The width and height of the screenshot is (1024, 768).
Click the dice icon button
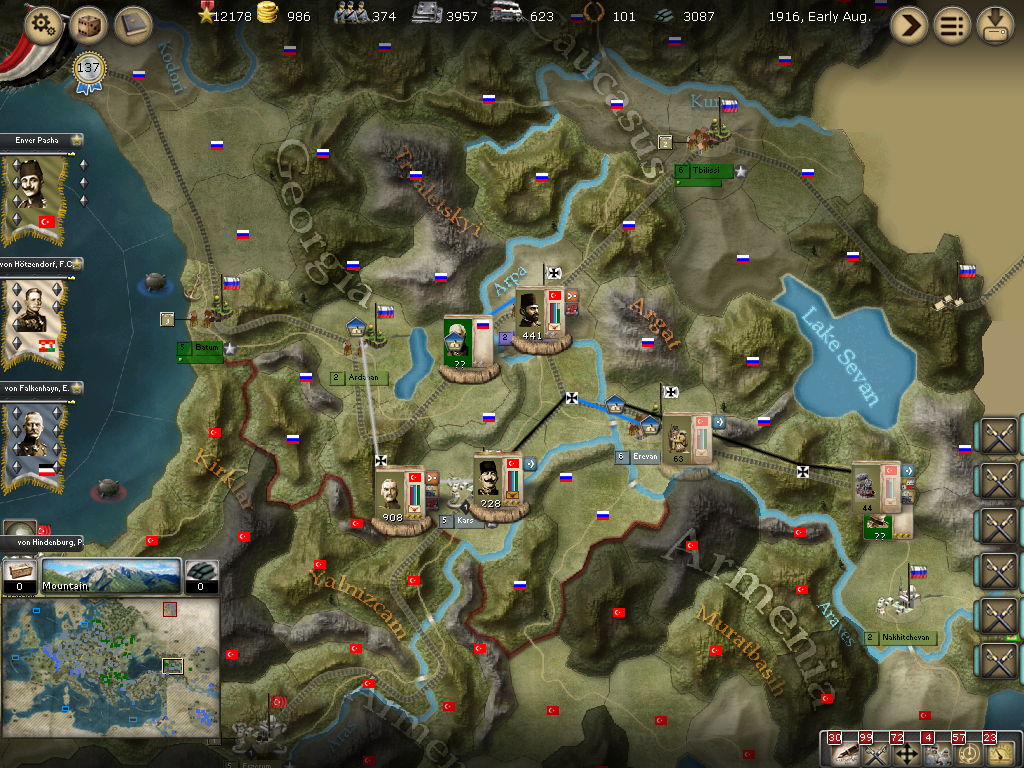pos(89,25)
